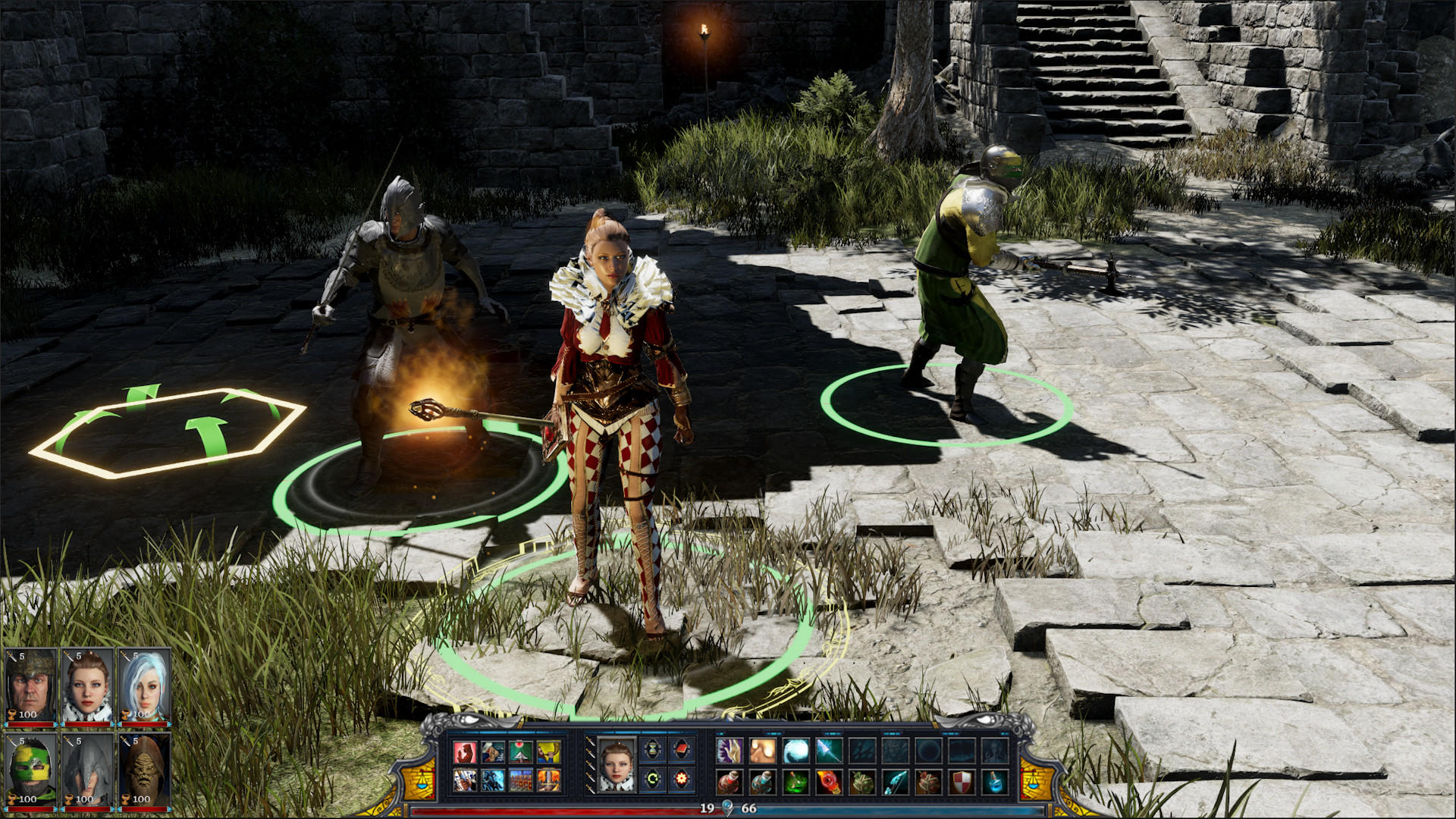Use the green poison flask in the hotbar
1456x819 pixels.
(x=795, y=781)
